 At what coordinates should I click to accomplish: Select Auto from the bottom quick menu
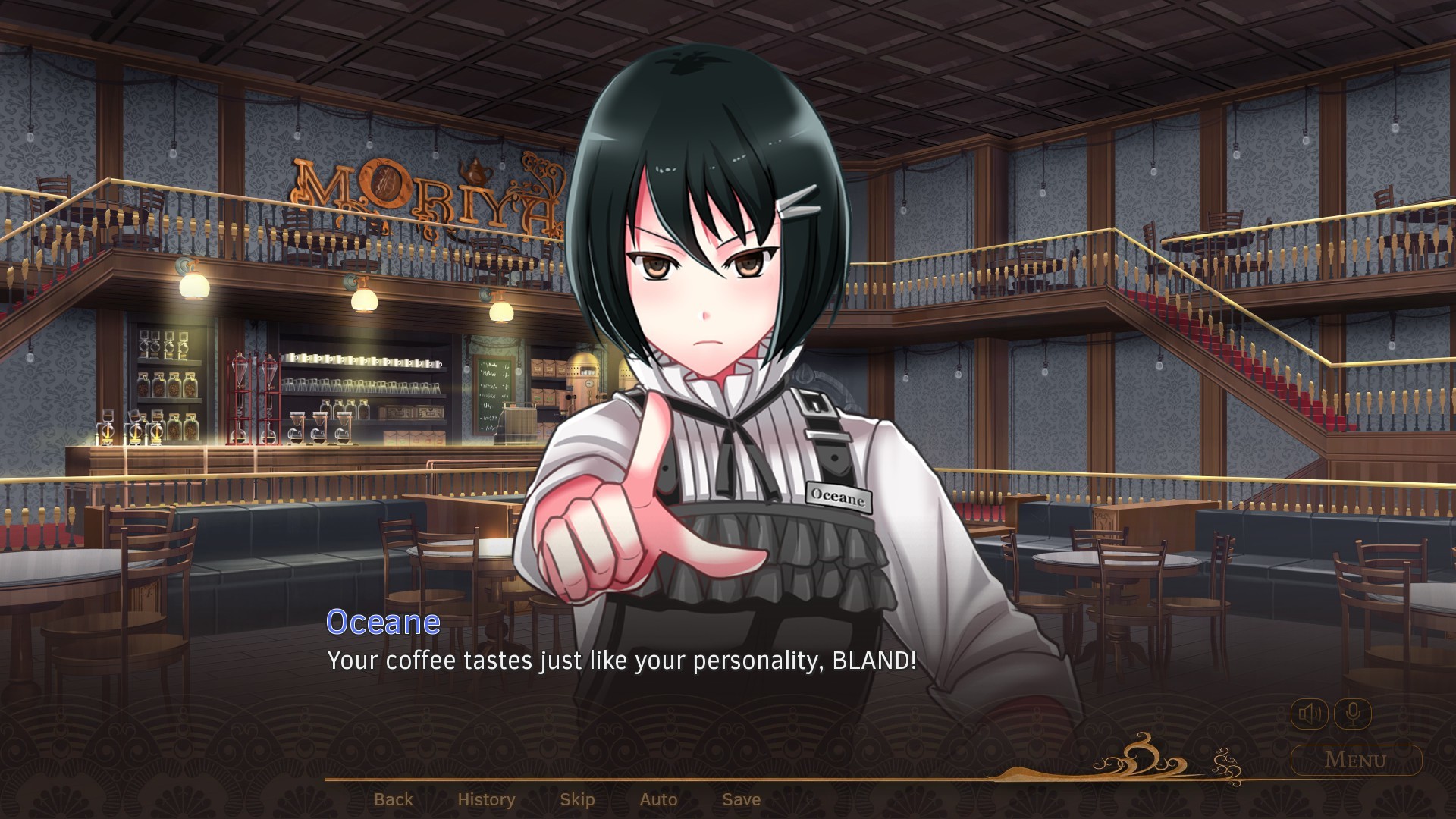coord(658,799)
